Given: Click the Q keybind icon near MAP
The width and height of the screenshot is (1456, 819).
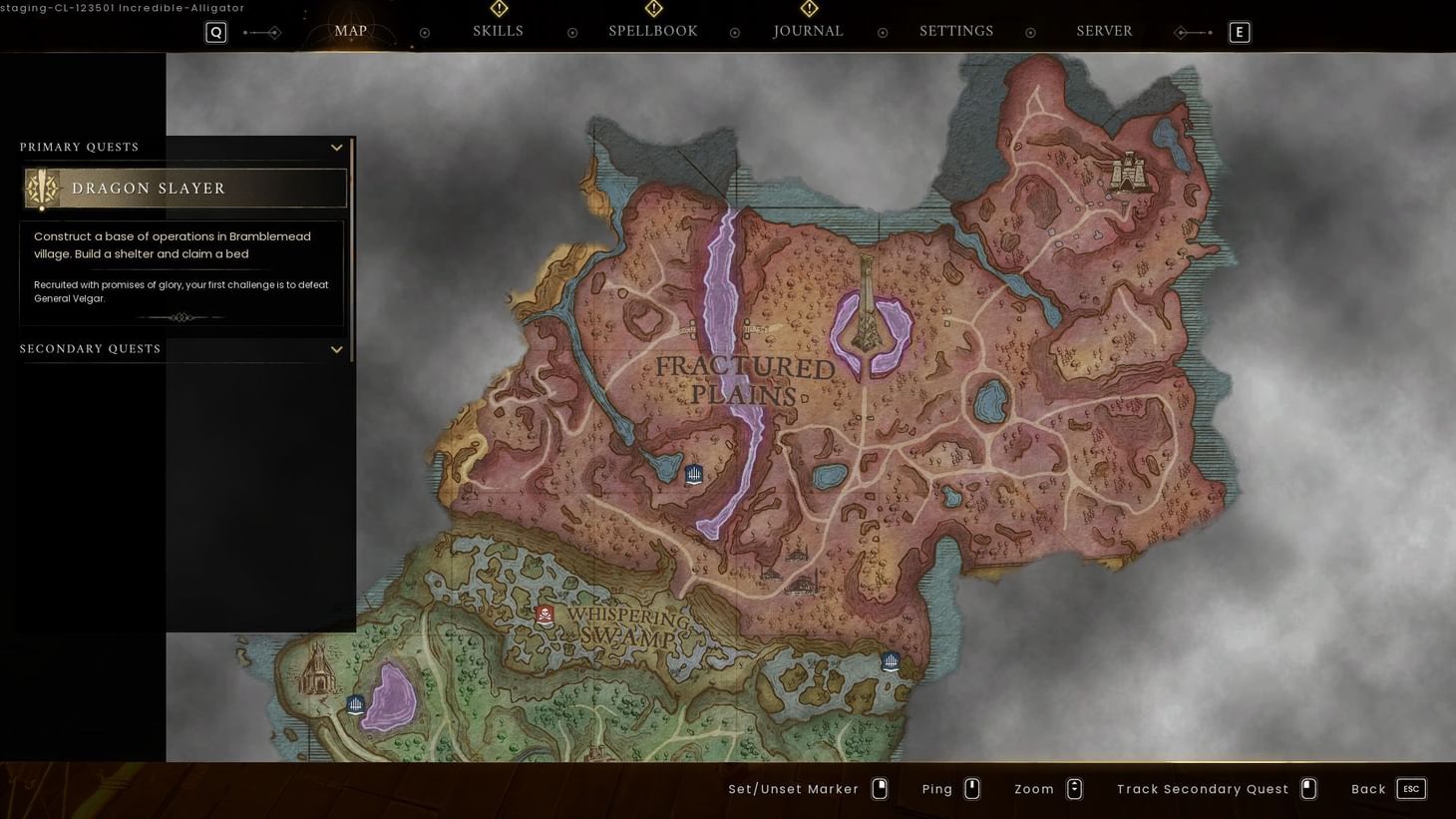Looking at the screenshot, I should click(215, 32).
